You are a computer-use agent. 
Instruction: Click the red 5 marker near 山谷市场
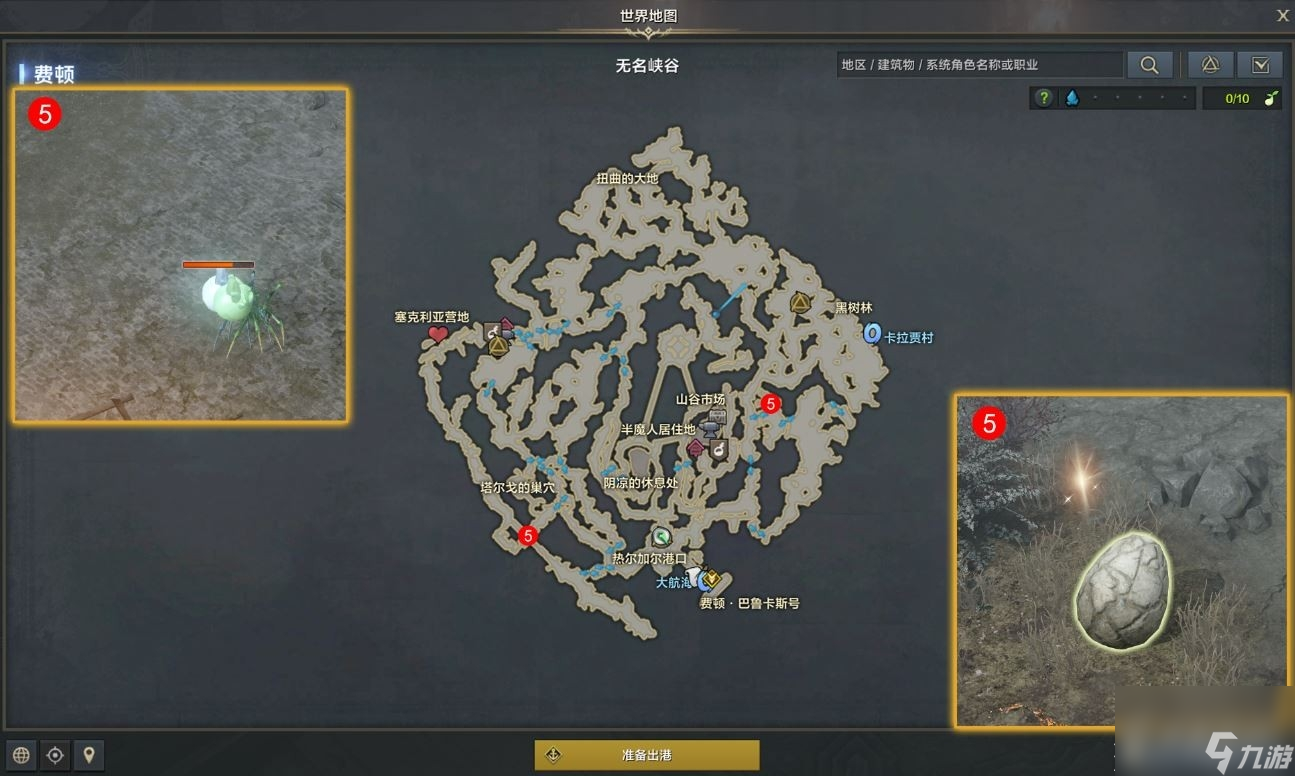pos(770,405)
